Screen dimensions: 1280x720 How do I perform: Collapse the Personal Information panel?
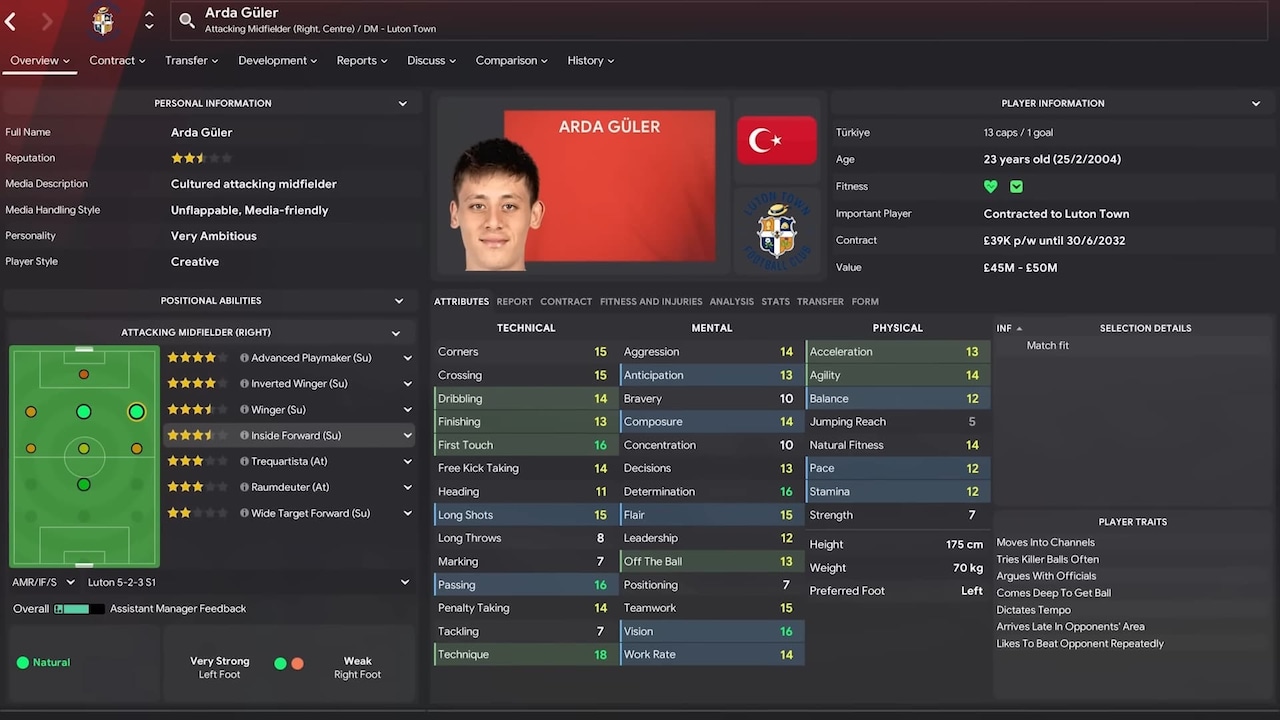tap(403, 103)
